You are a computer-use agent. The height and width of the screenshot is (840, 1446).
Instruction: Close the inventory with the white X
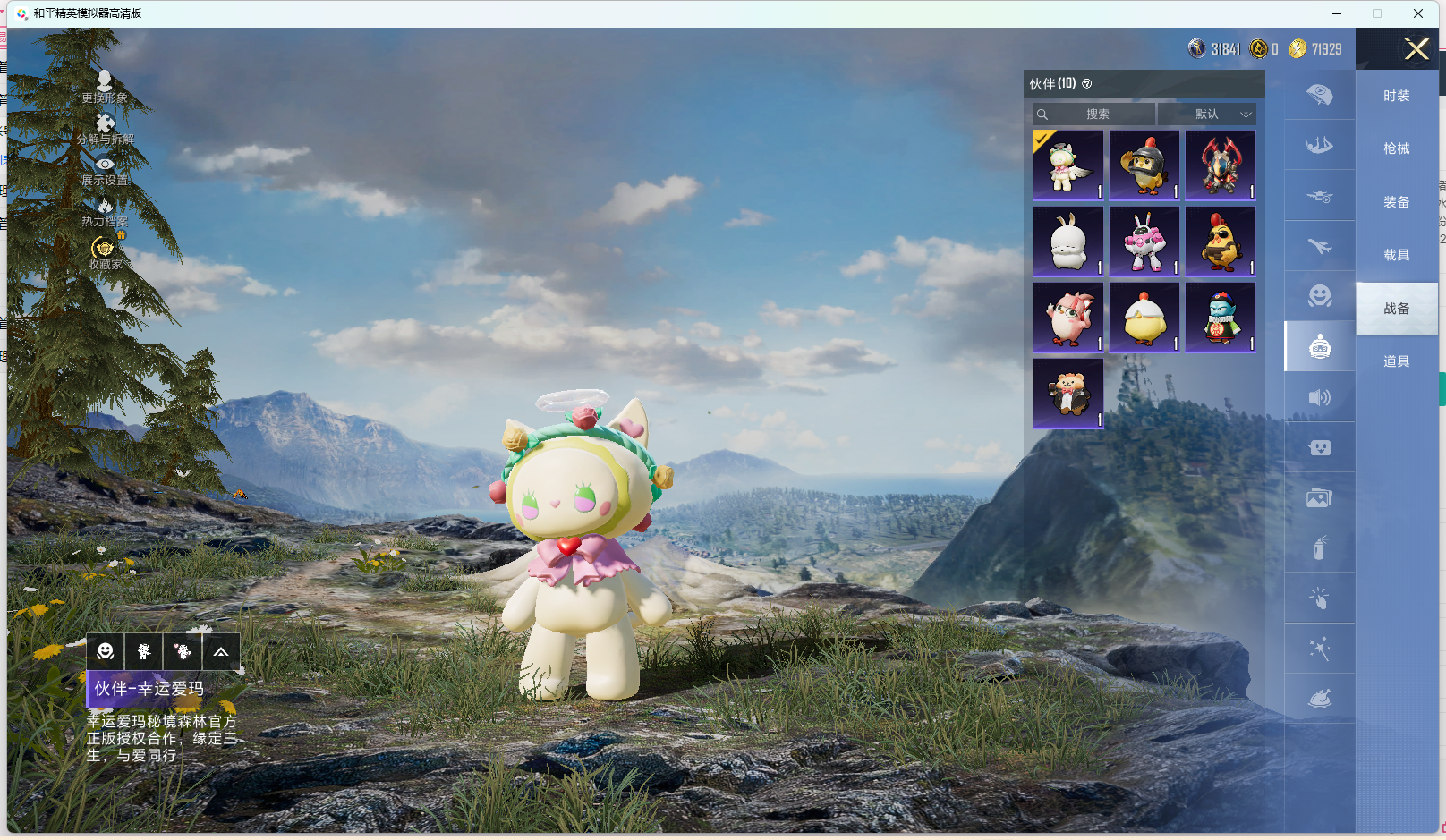point(1416,49)
